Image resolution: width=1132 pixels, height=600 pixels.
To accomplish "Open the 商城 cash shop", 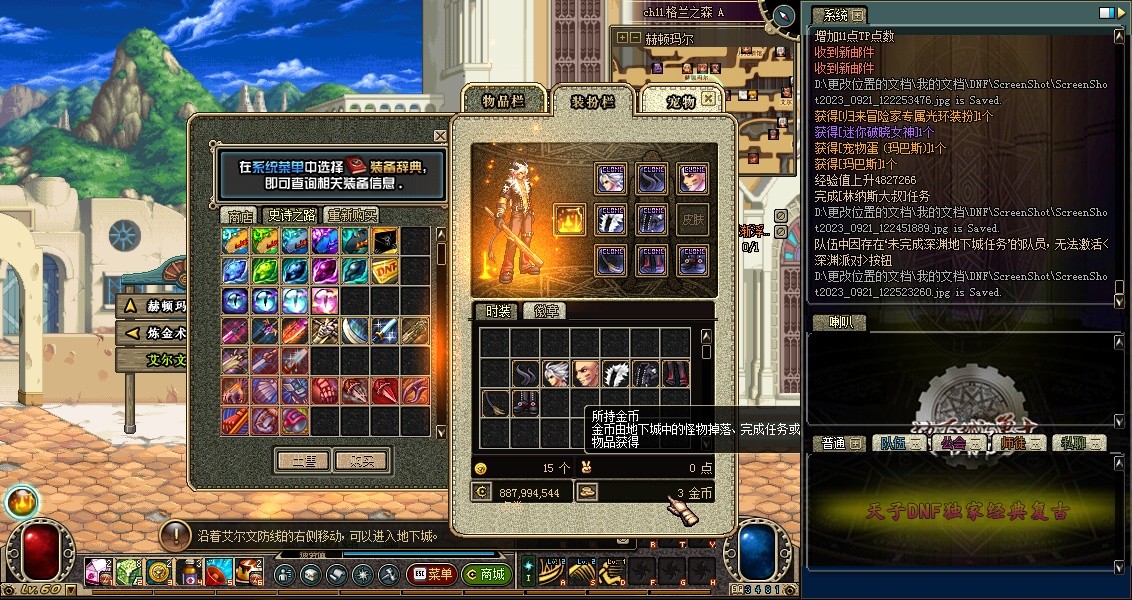I will [x=485, y=574].
